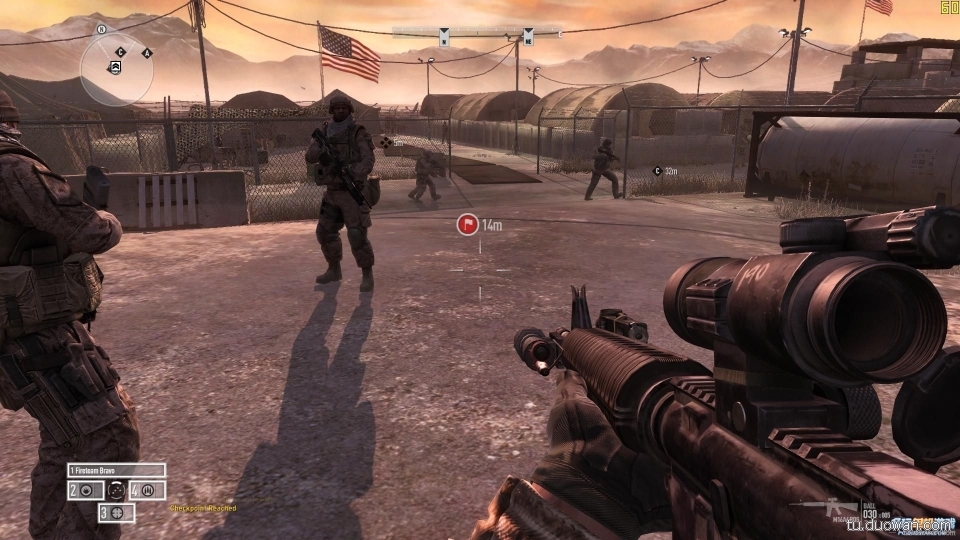Select the A marker on the radar
The height and width of the screenshot is (540, 960).
(x=147, y=52)
